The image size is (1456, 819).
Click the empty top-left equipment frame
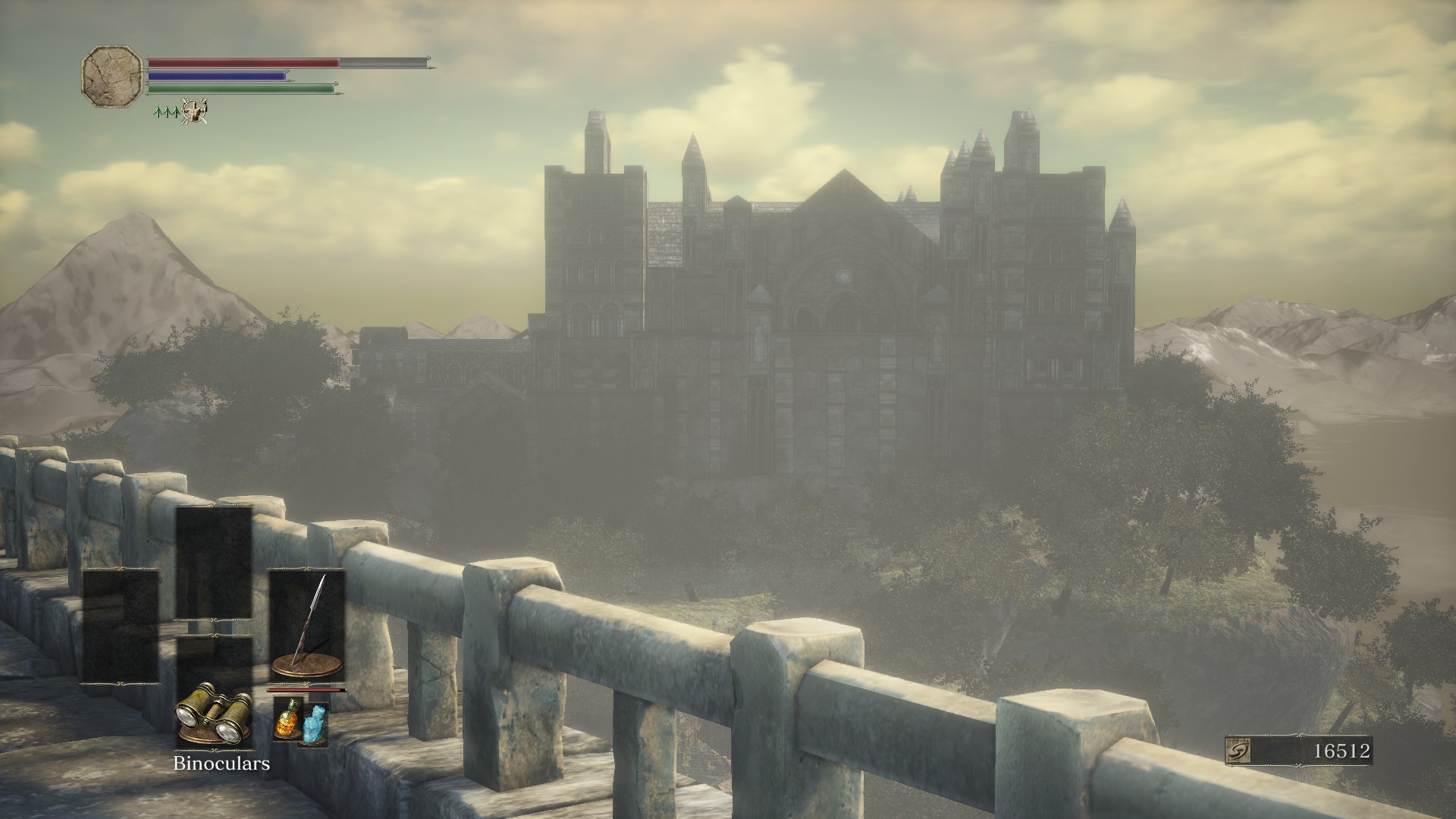pos(213,563)
